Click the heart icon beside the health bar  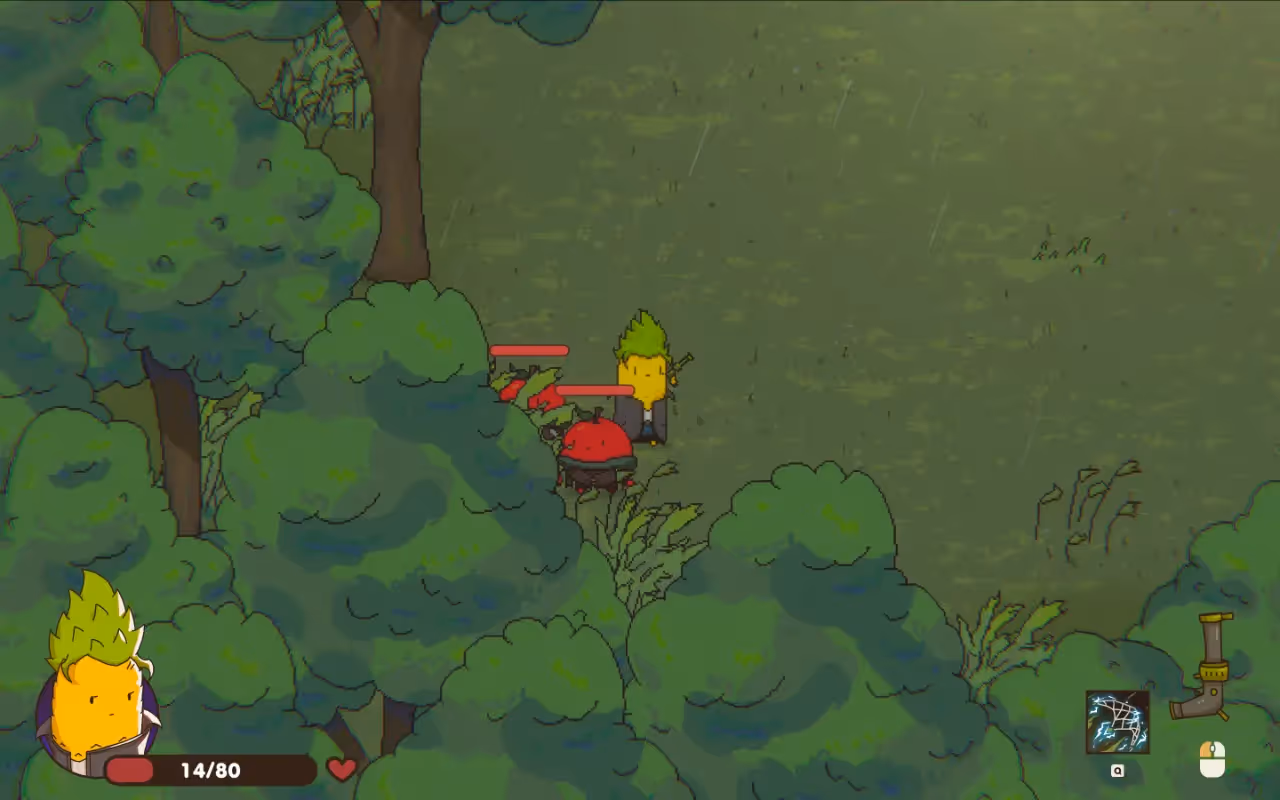click(342, 770)
